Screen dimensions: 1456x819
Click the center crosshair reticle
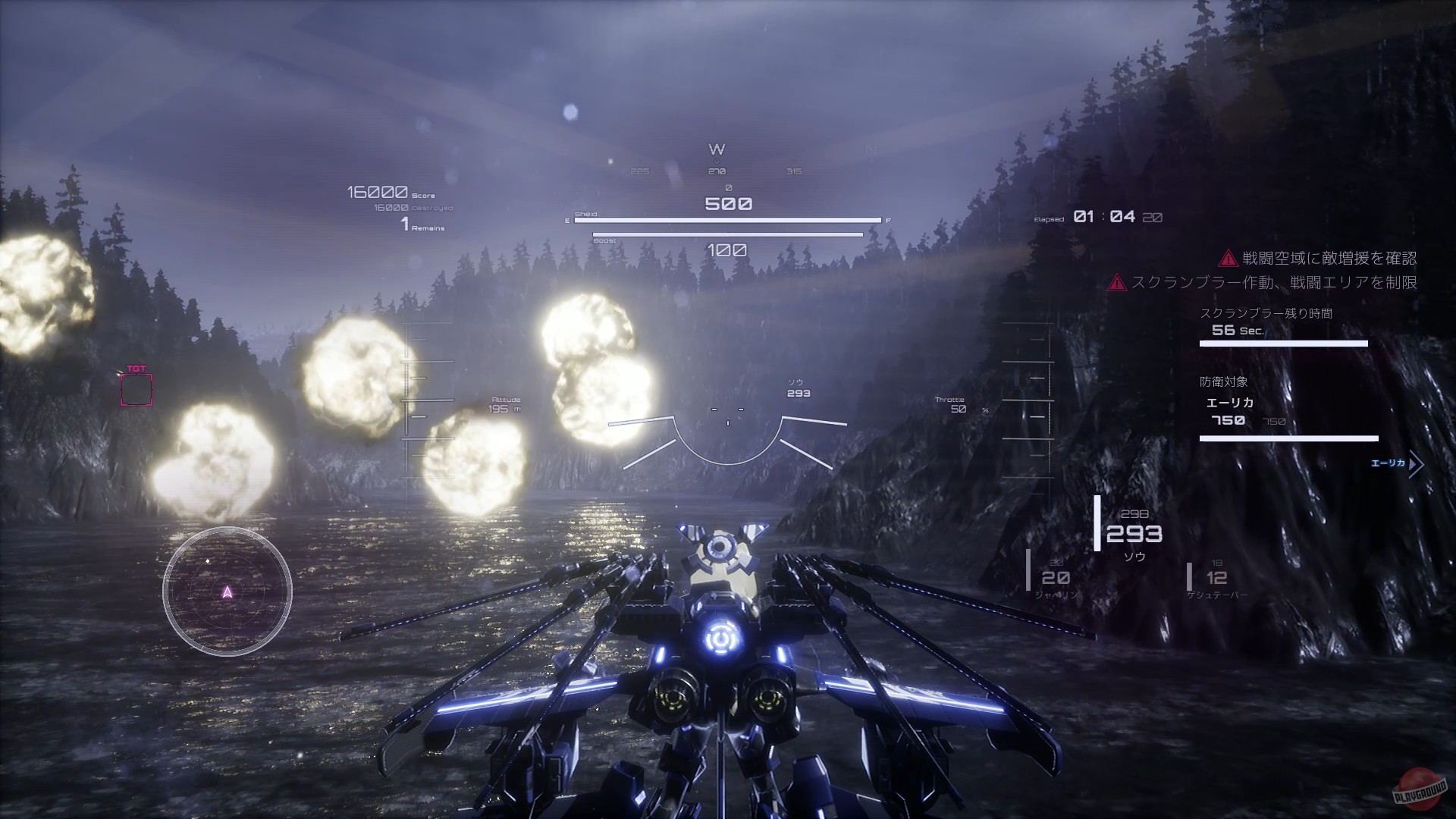tap(726, 411)
